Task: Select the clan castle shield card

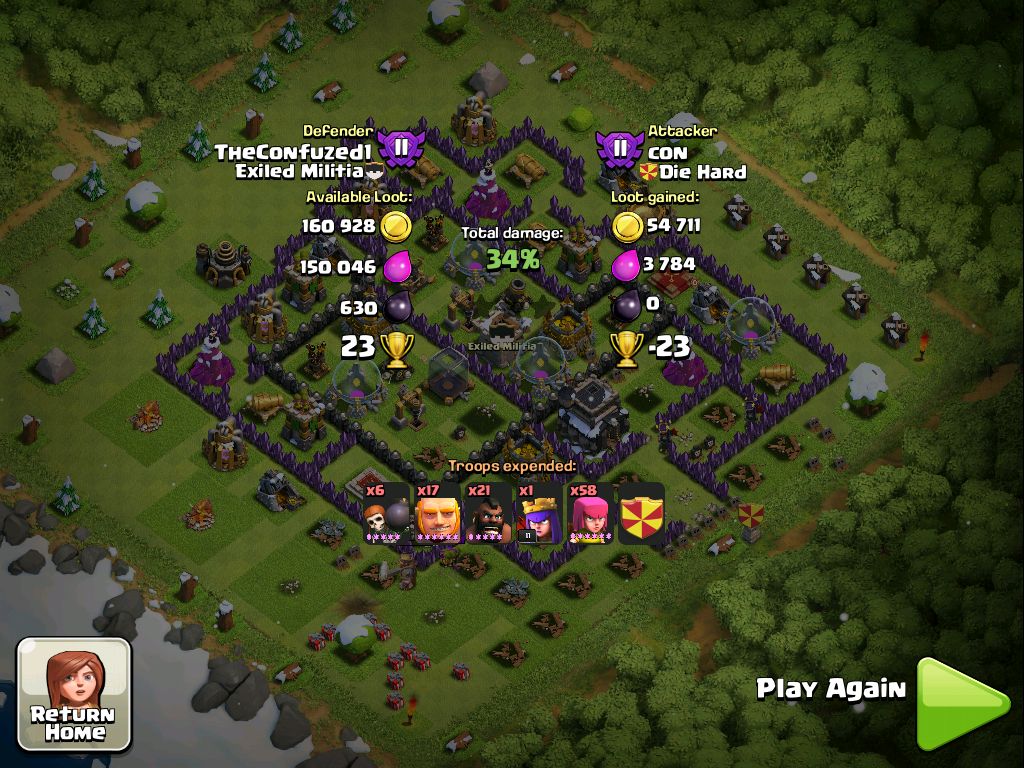Action: point(642,514)
